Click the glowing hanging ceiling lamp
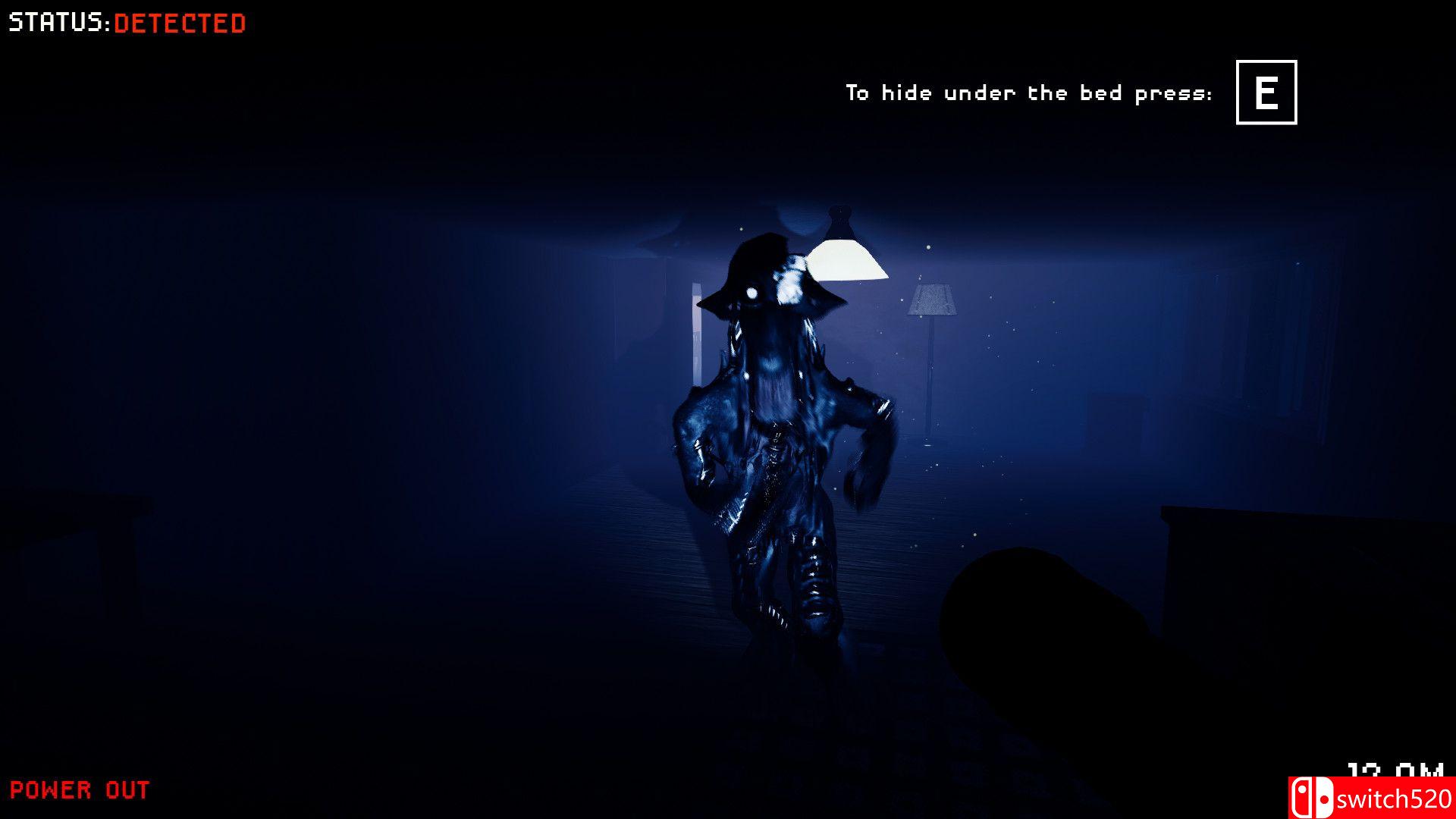1456x819 pixels. pos(849,258)
